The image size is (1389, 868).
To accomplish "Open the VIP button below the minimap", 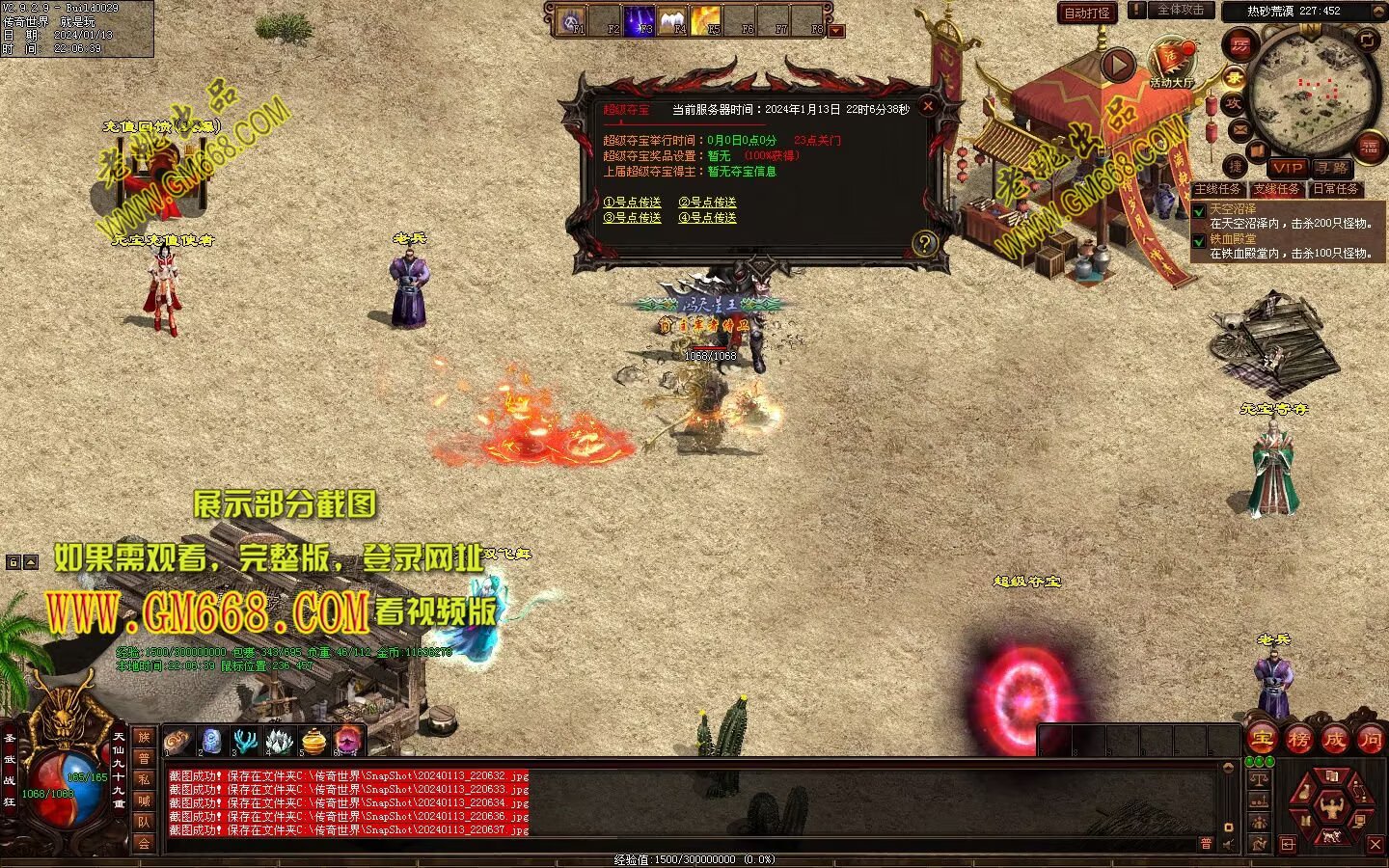I will point(1288,168).
